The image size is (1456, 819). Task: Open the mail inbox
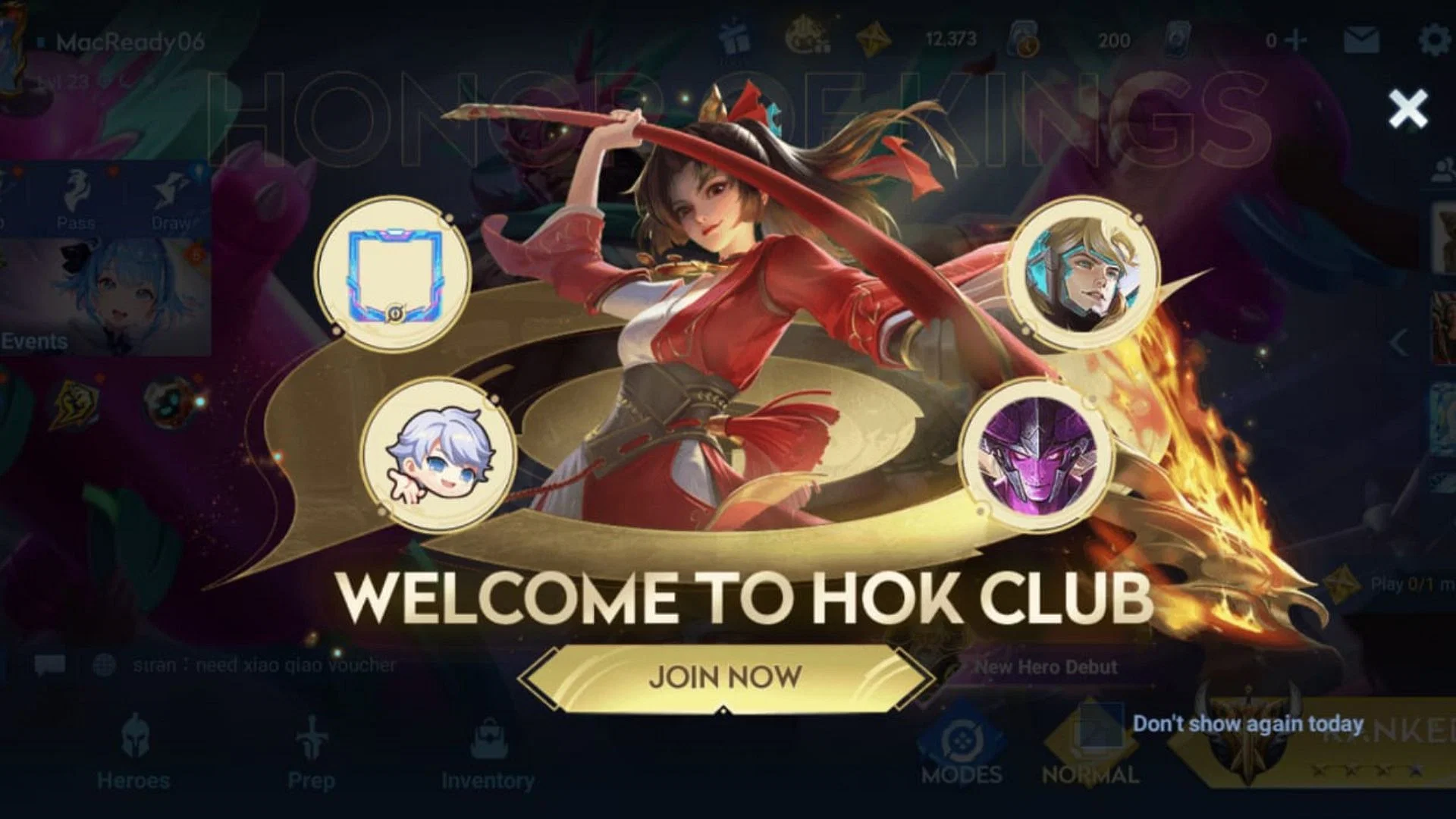[1361, 40]
